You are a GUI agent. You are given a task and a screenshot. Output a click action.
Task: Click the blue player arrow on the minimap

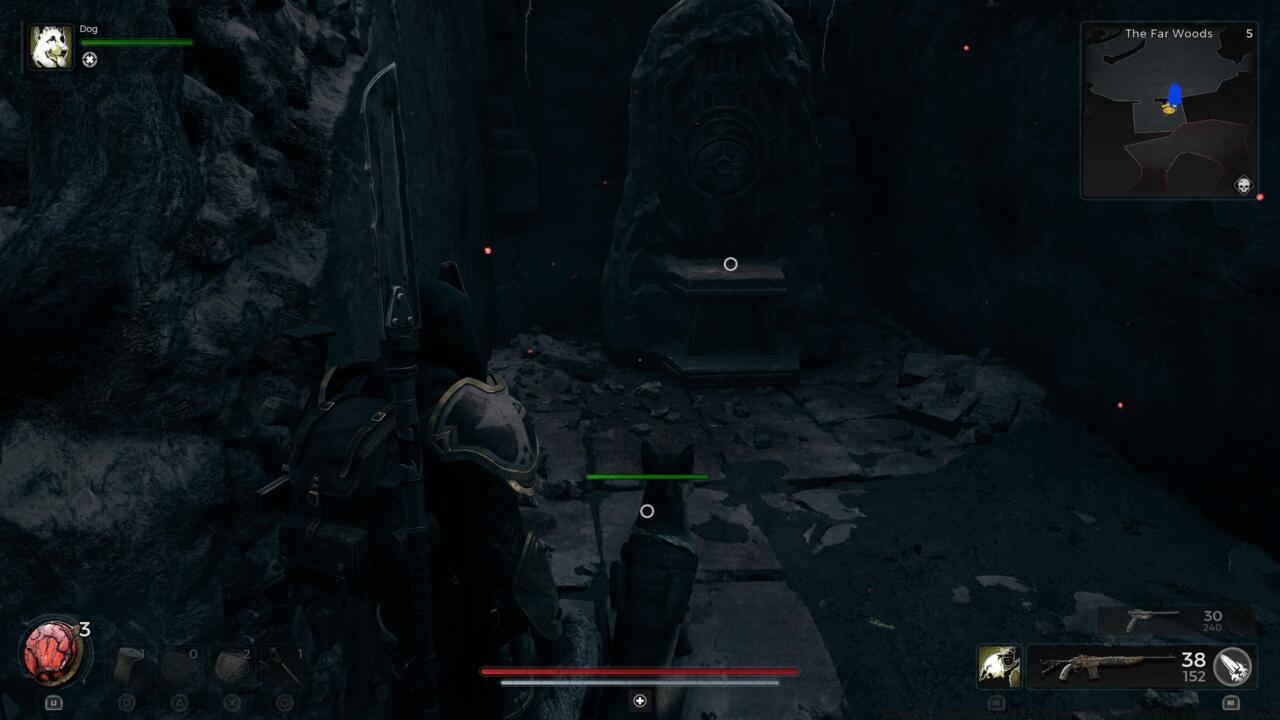click(x=1173, y=92)
